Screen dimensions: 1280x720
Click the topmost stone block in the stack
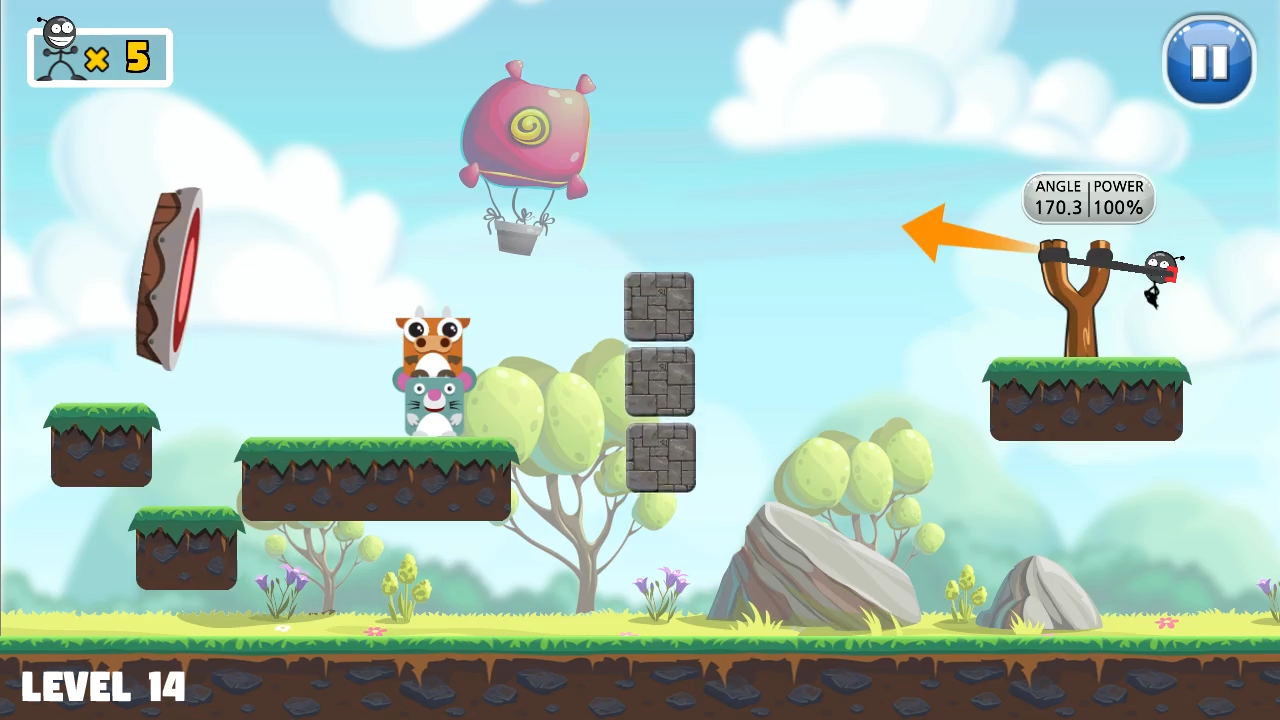pos(657,305)
